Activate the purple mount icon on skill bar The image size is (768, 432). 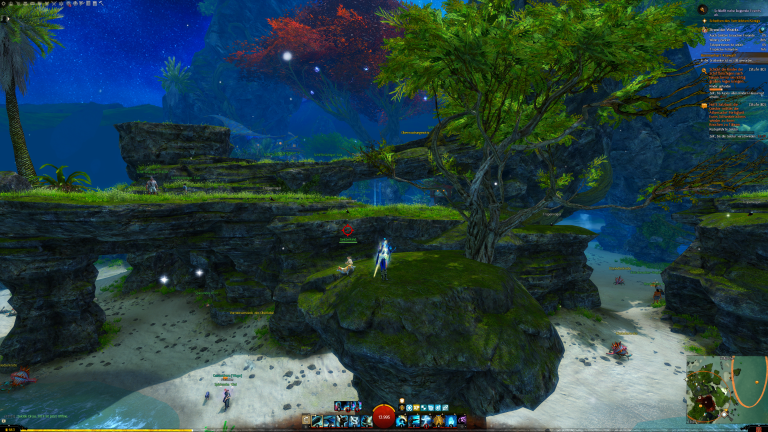pyautogui.click(x=463, y=421)
